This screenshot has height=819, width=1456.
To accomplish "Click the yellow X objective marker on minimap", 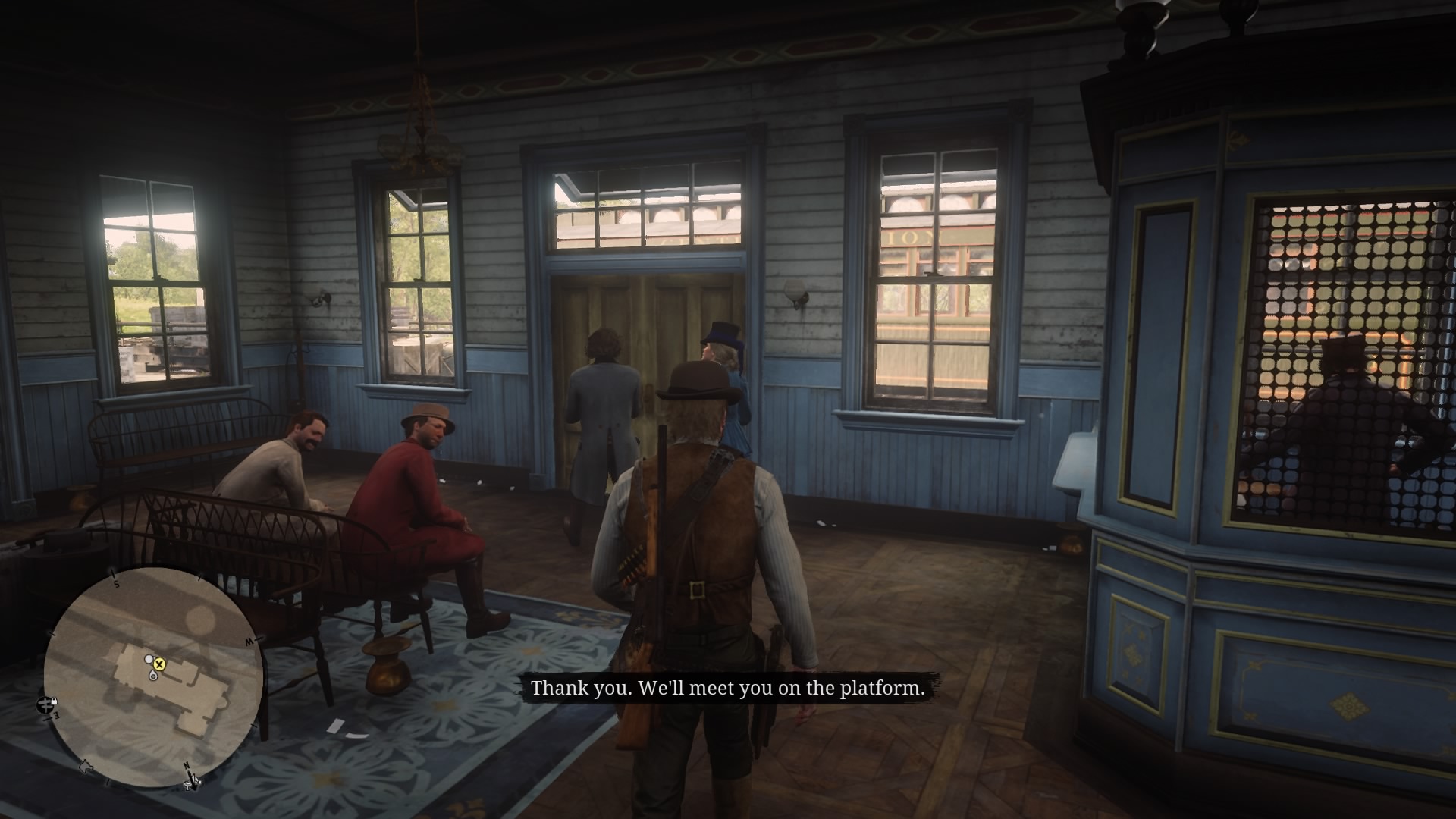I will (159, 665).
